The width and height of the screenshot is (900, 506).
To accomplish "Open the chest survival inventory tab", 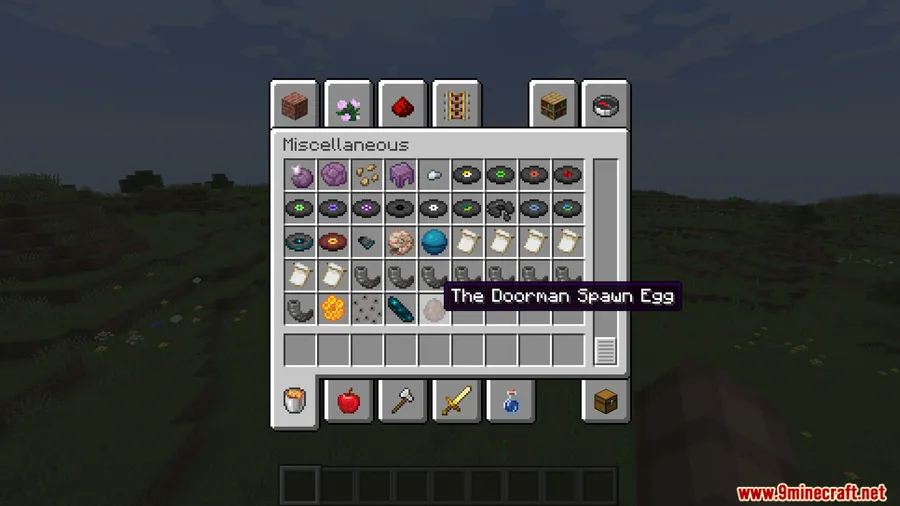I will pyautogui.click(x=606, y=401).
